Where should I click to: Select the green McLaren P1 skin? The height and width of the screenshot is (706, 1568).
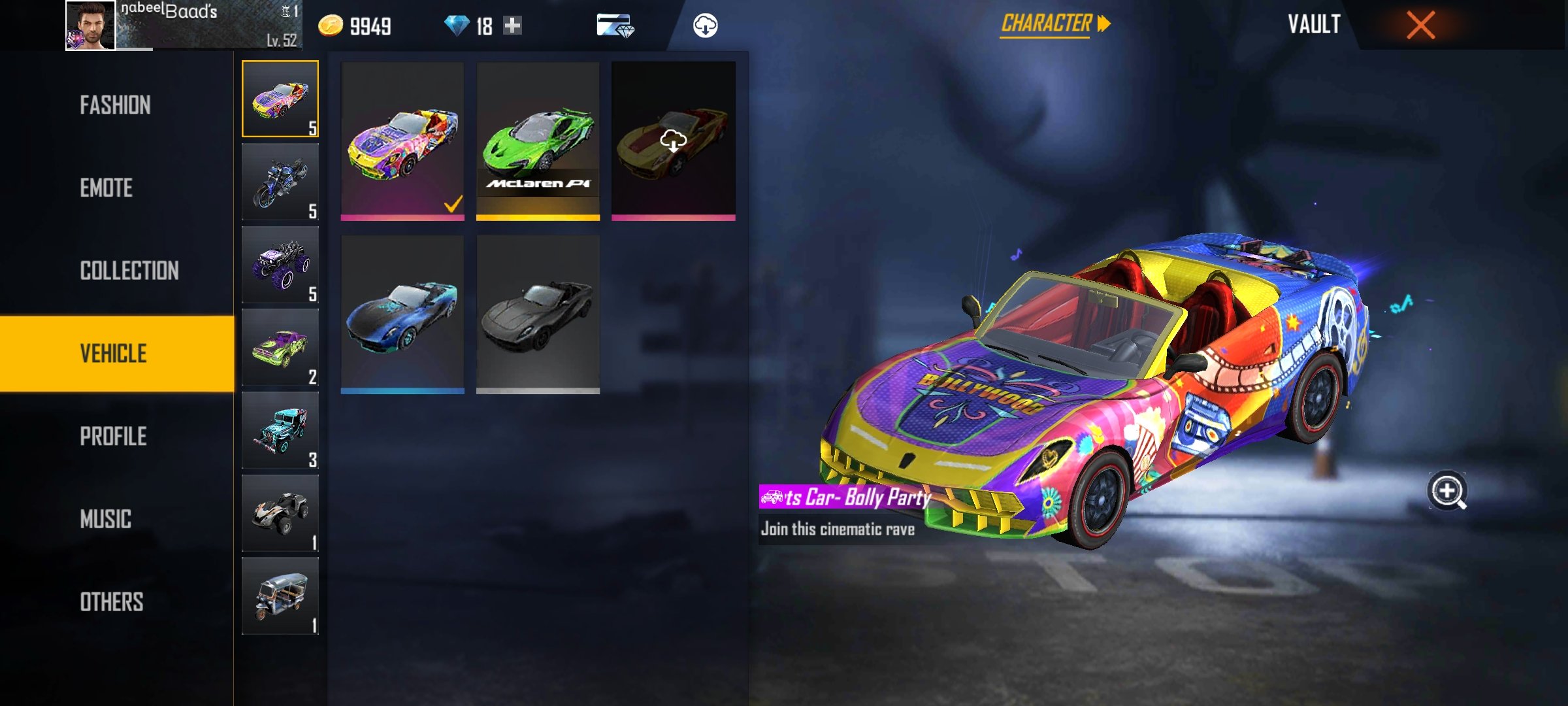(x=538, y=141)
